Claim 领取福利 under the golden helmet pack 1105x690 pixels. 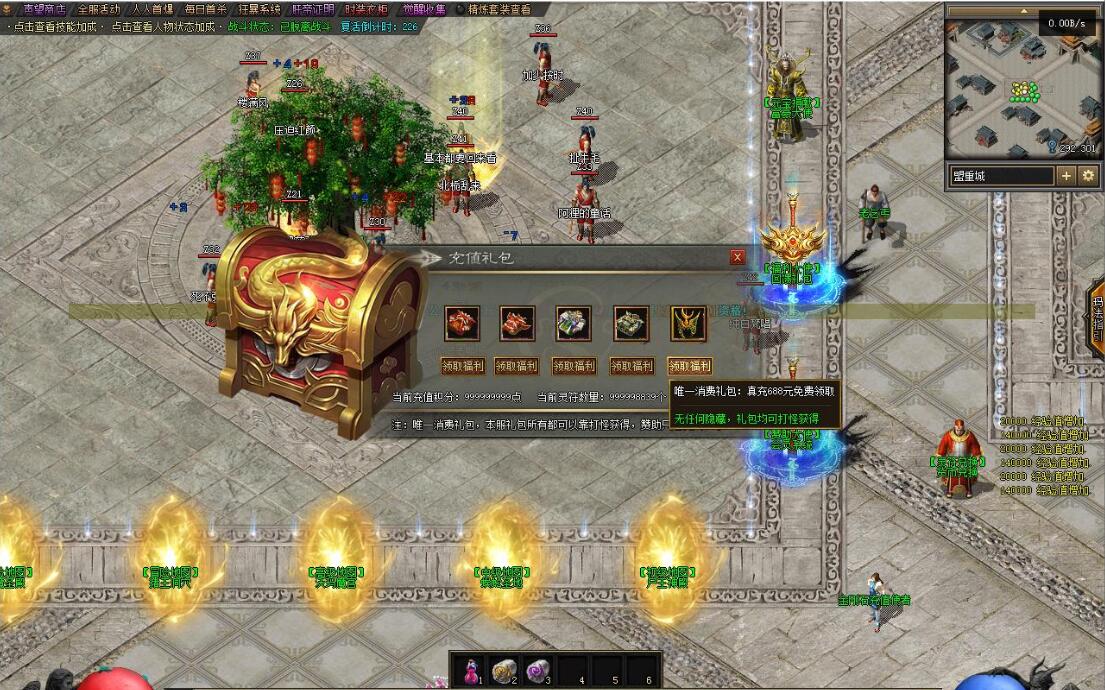689,366
